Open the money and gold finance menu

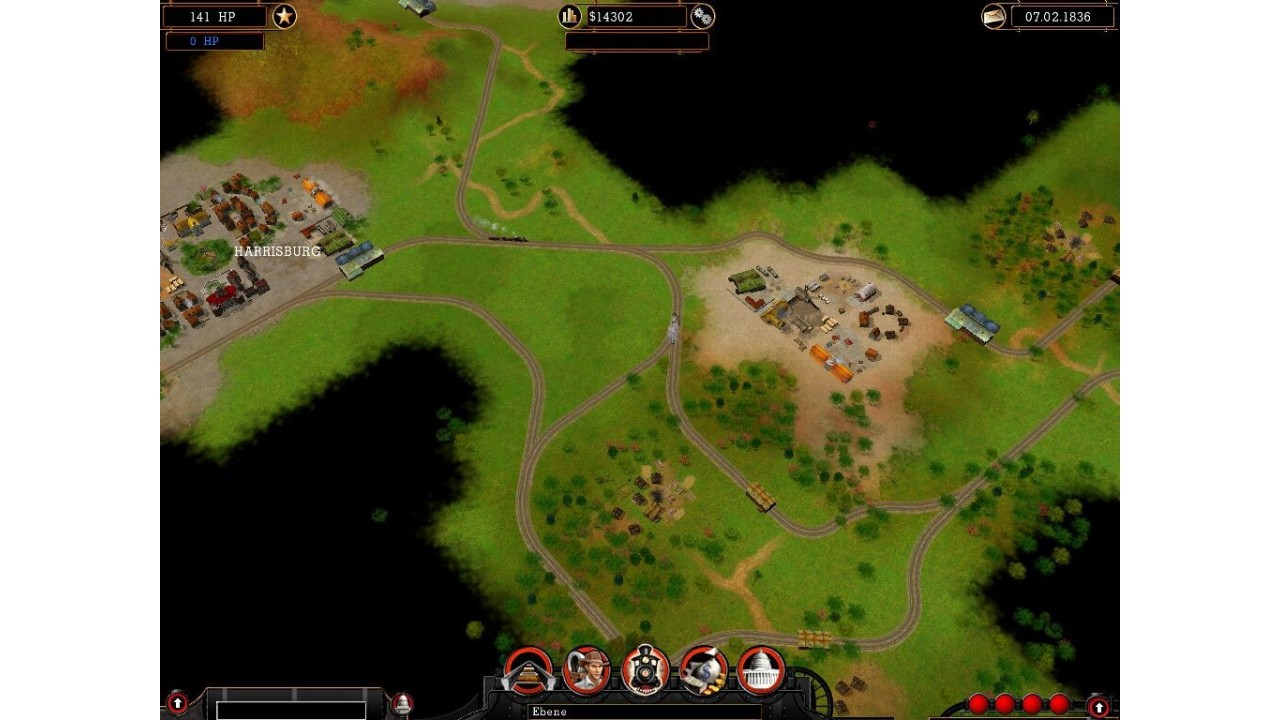click(x=704, y=670)
